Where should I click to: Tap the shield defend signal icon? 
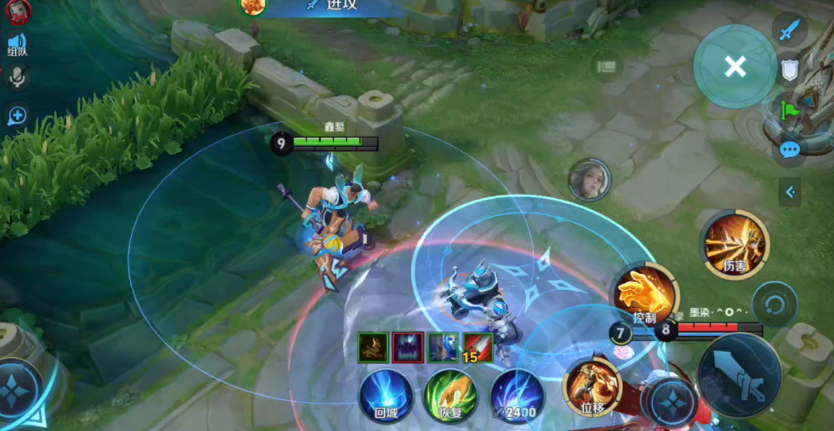coord(790,69)
